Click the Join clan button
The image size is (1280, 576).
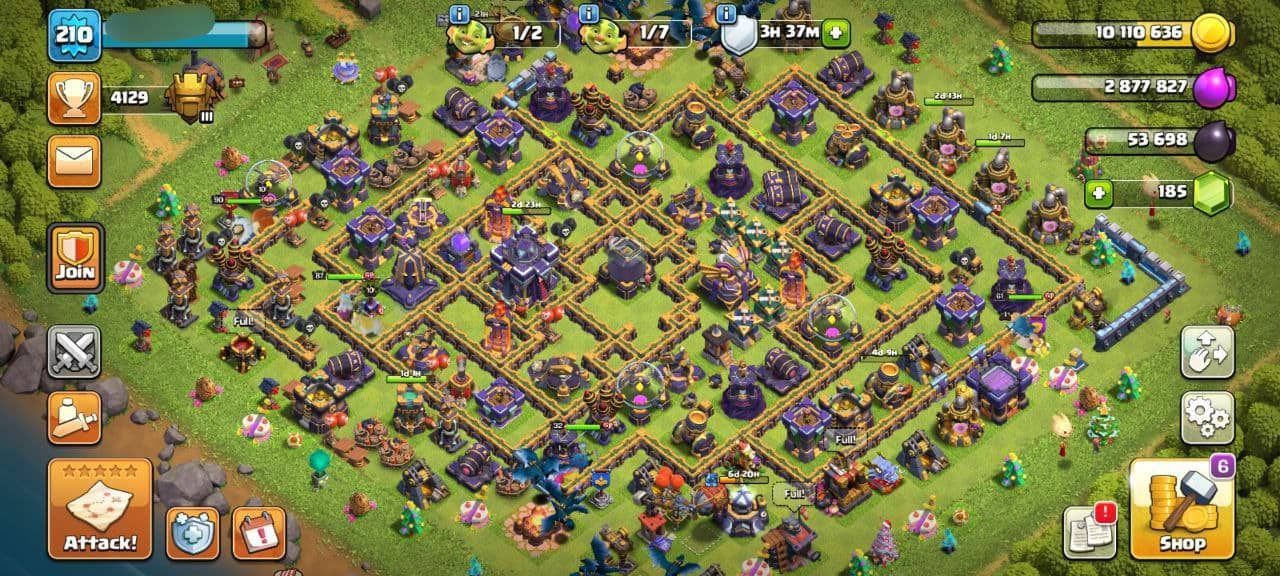point(74,257)
